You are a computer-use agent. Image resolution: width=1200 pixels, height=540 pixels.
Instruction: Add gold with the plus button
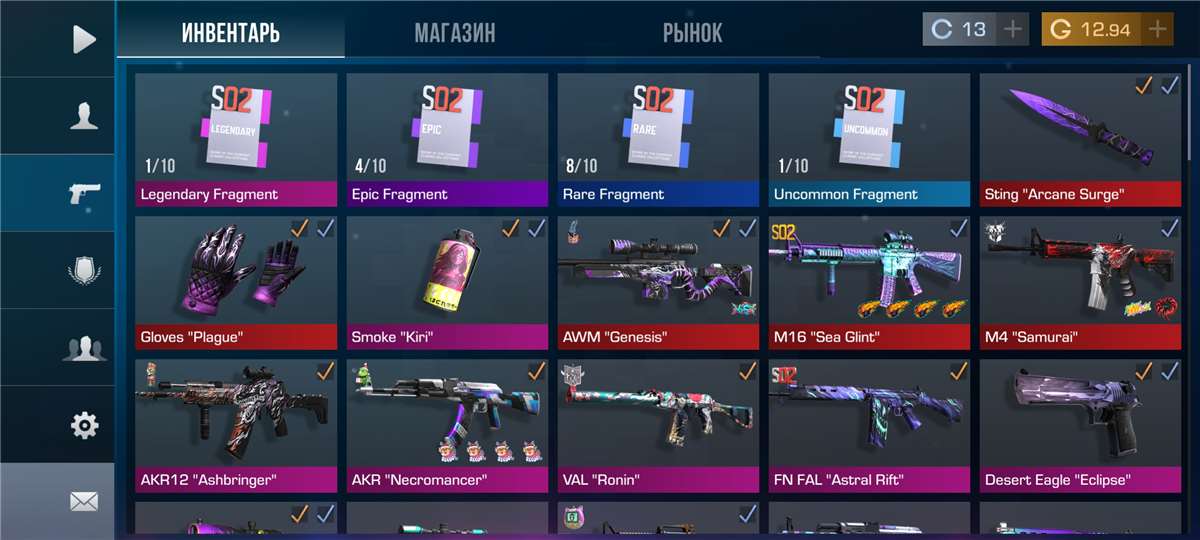(1157, 30)
